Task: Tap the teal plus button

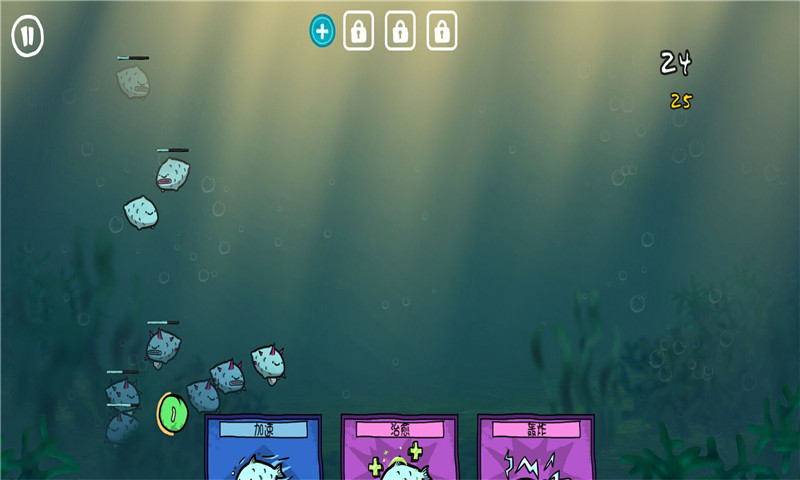Action: point(322,31)
